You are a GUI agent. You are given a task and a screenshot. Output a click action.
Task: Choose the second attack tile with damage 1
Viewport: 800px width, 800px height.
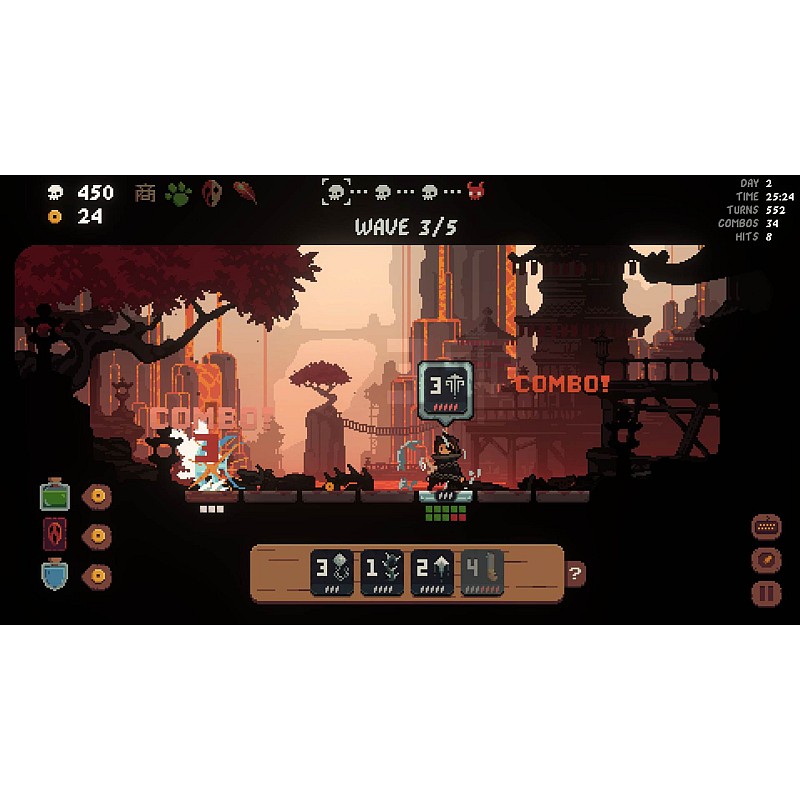[384, 573]
